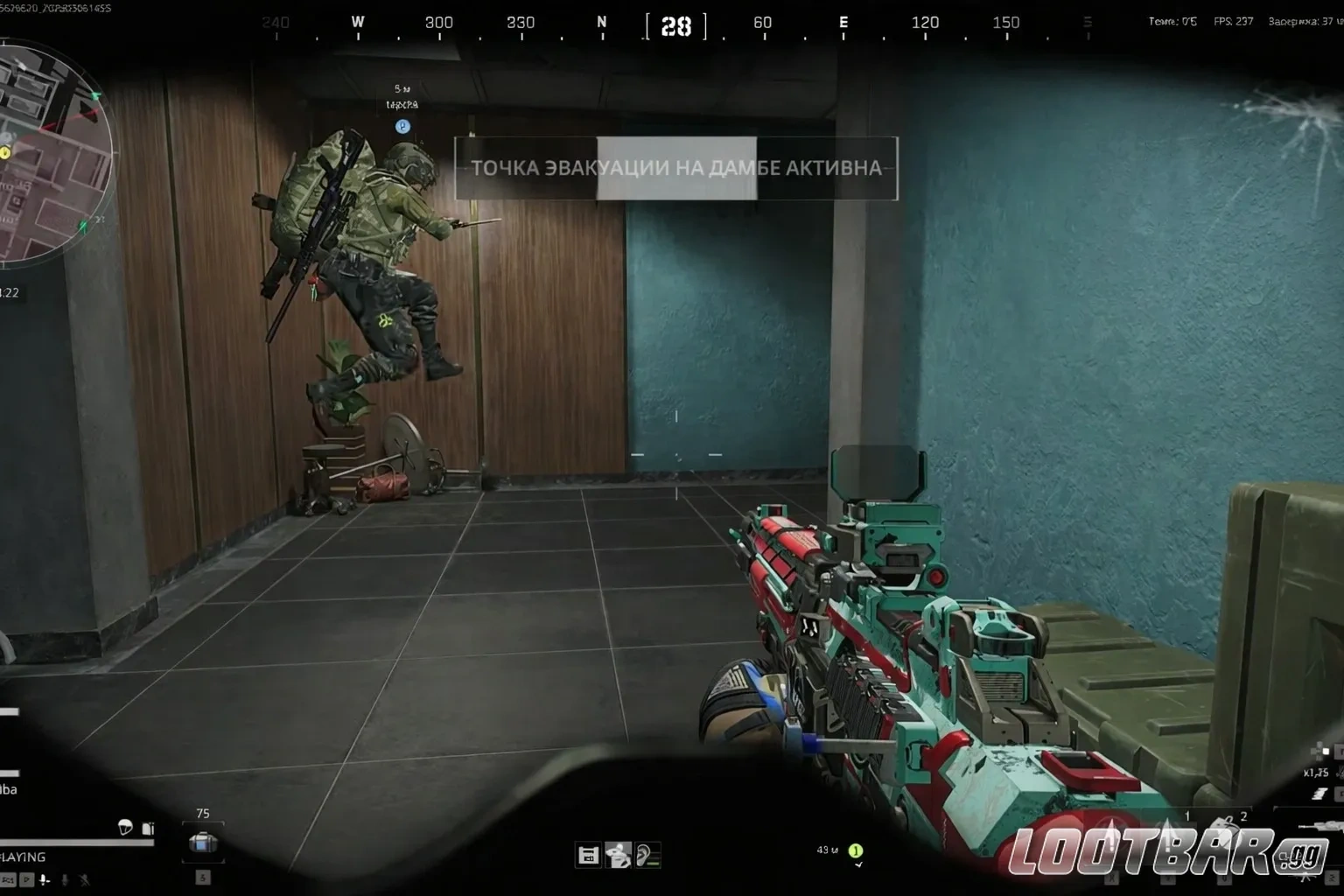Click the floppy disk perk icon
The height and width of the screenshot is (896, 1344).
coord(588,855)
